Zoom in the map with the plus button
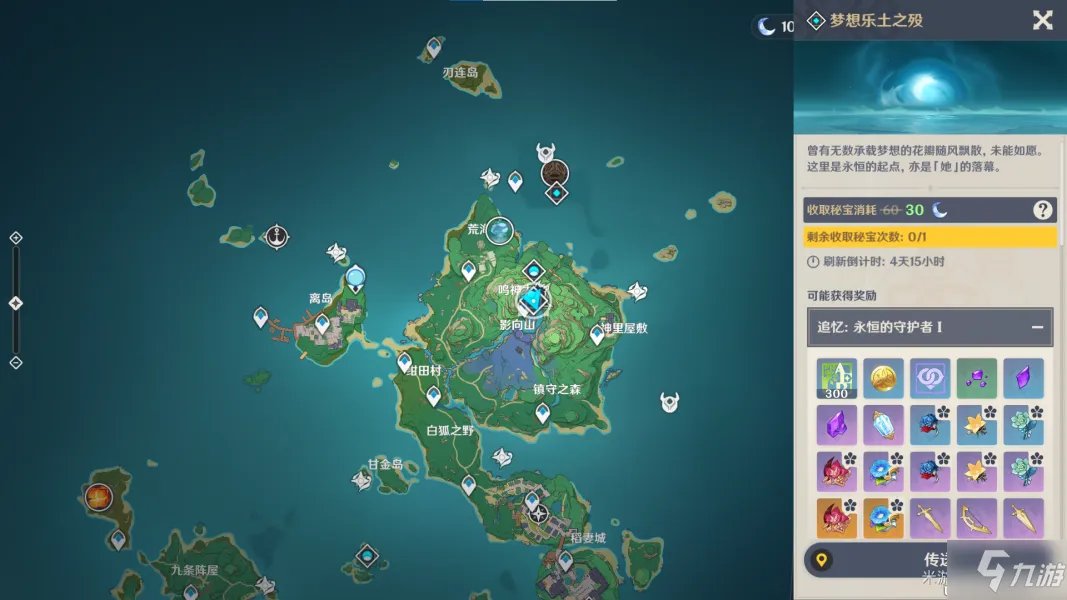The width and height of the screenshot is (1067, 600). click(x=16, y=238)
